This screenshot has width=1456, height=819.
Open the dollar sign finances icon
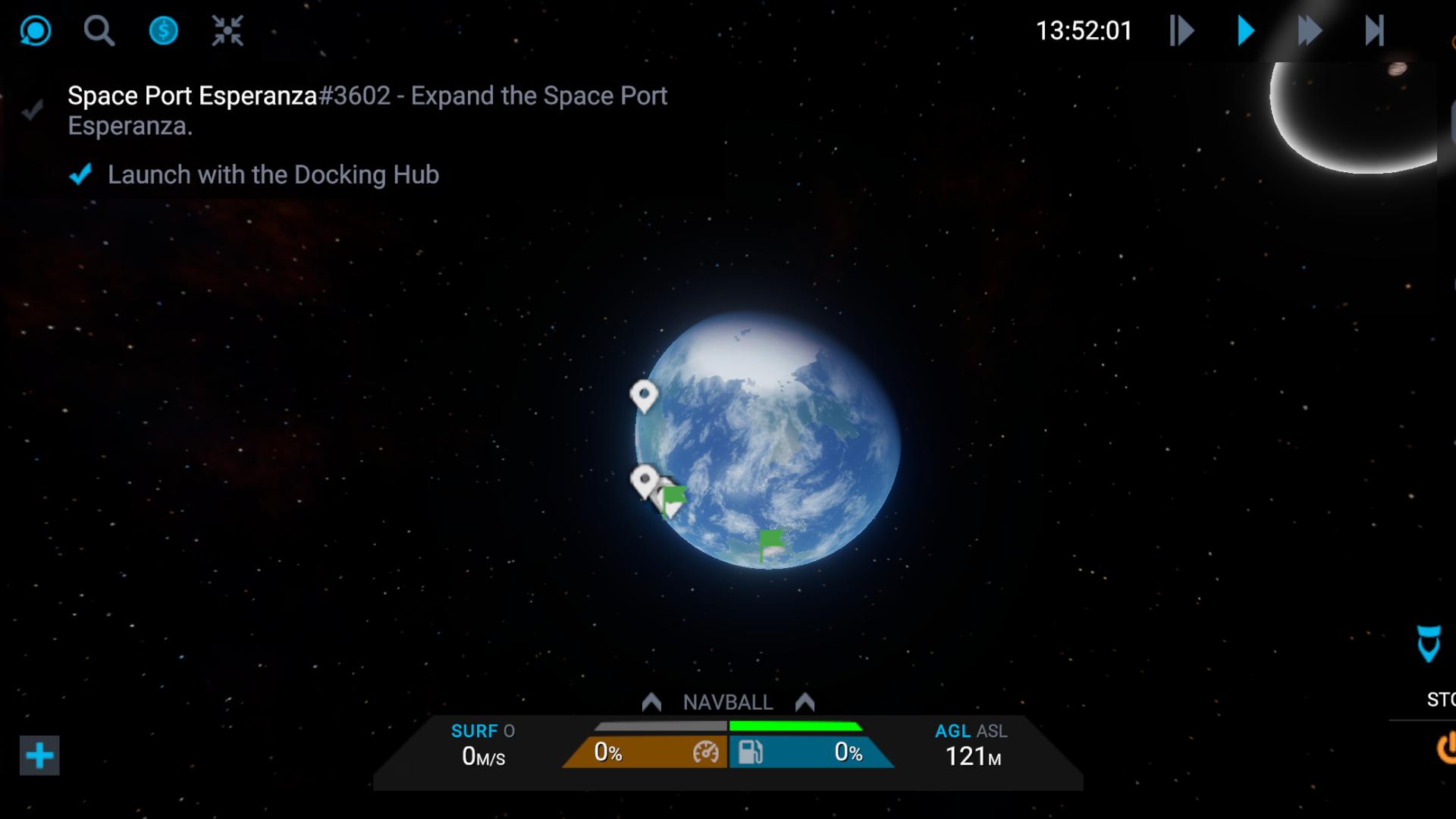click(163, 31)
